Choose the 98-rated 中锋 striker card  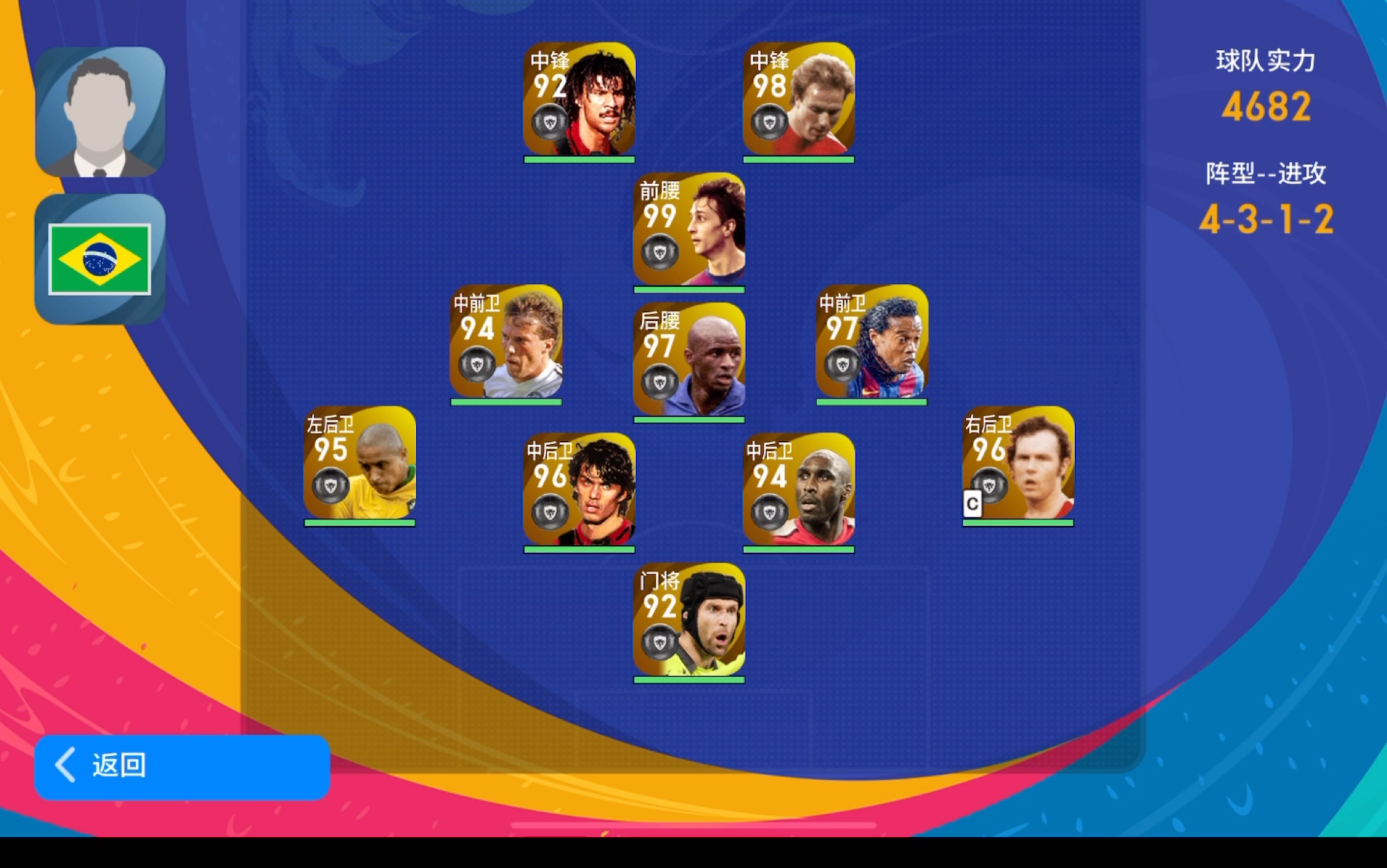click(798, 99)
